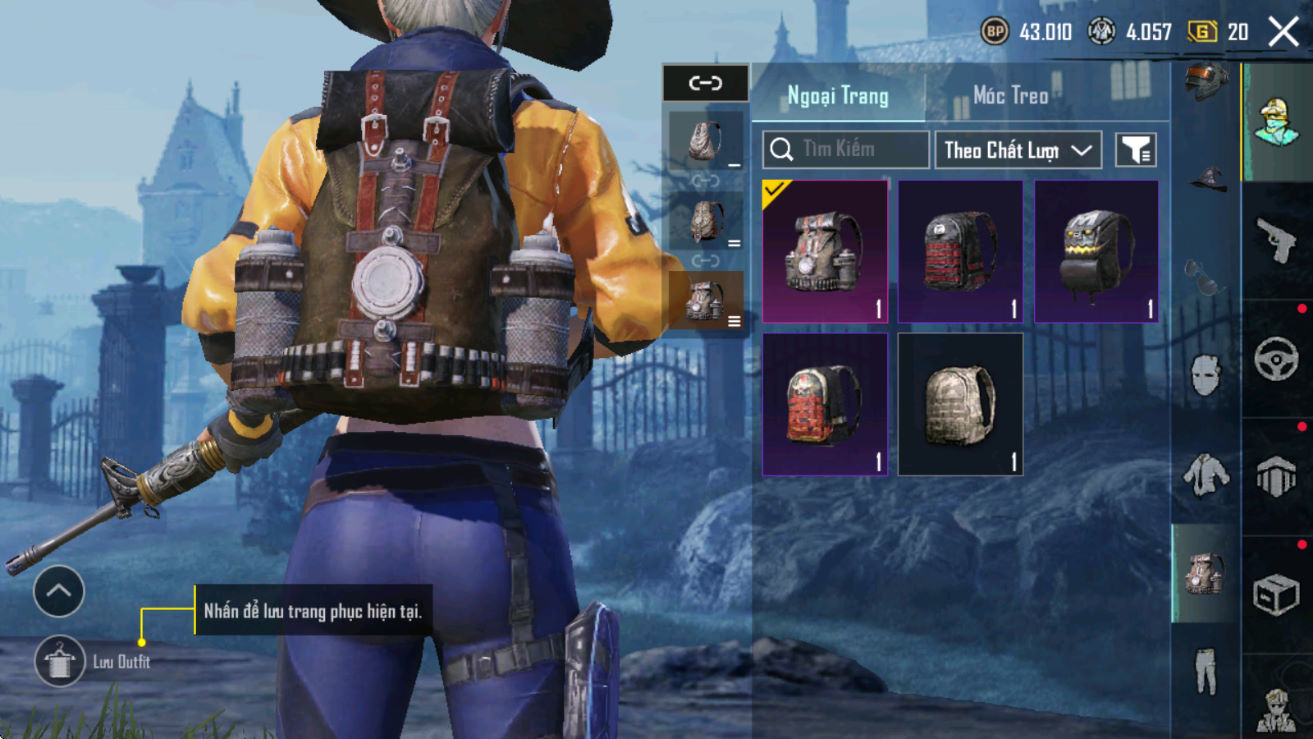Switch to the Móc Treo tab

[x=1010, y=95]
